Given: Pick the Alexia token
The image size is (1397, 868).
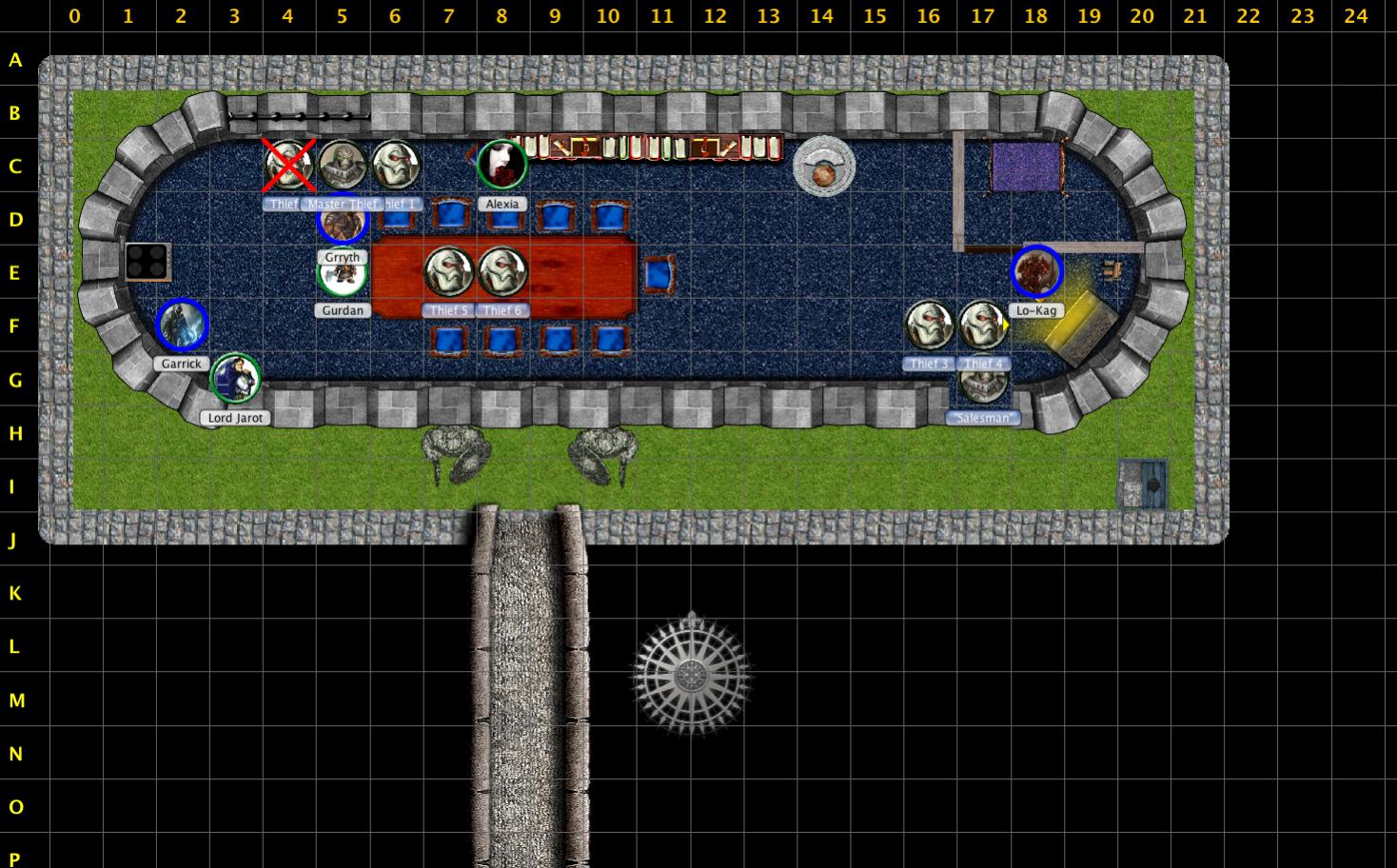Looking at the screenshot, I should [x=502, y=166].
